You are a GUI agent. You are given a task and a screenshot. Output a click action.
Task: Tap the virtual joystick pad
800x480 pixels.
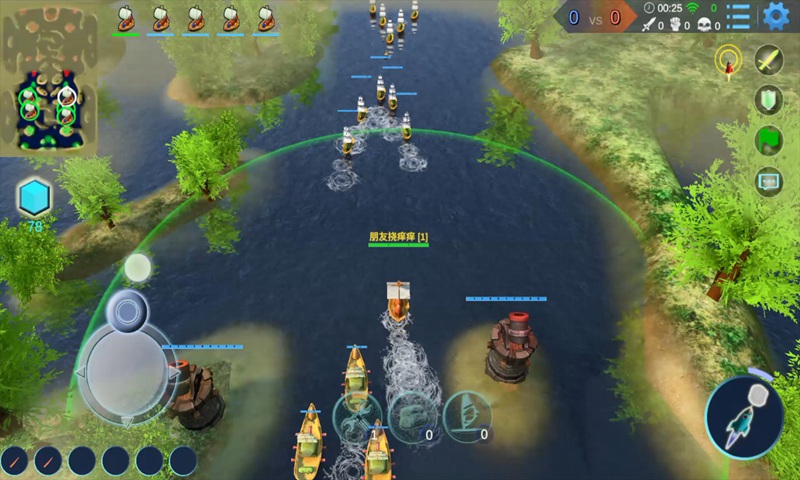pos(127,371)
